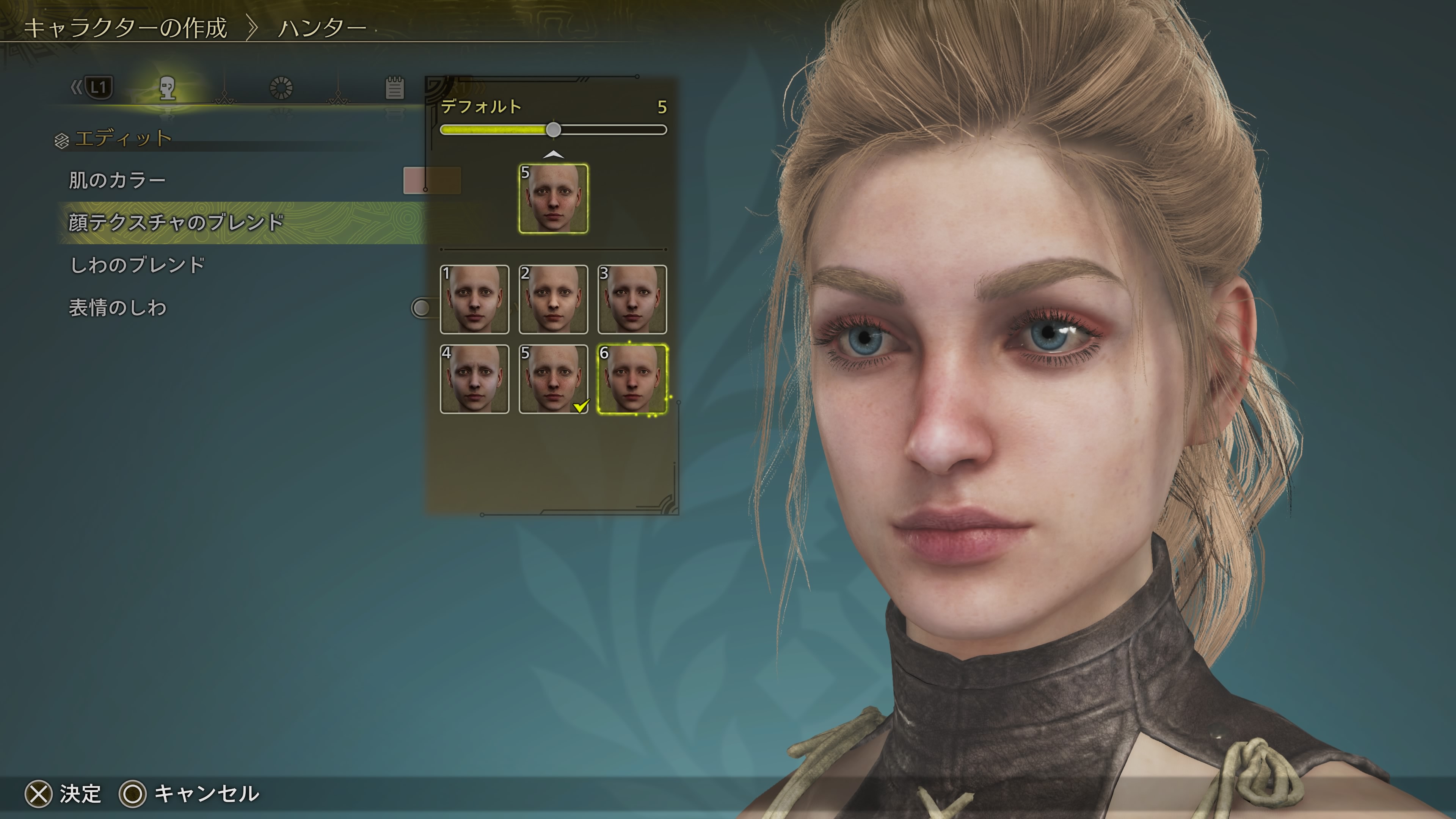Open the circular gear-shaped tab
This screenshot has height=819, width=1456.
tap(281, 88)
